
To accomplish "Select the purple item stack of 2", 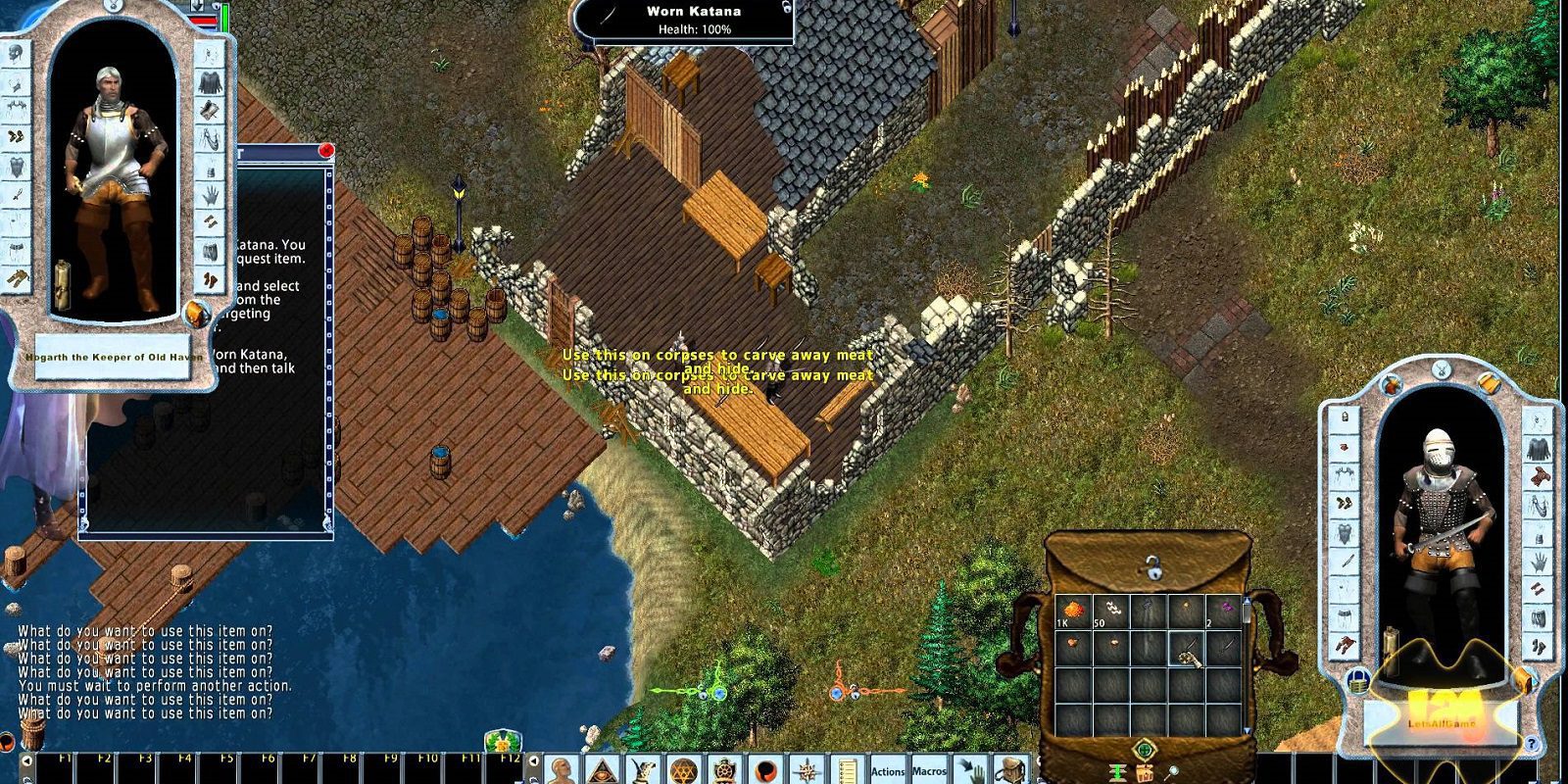I will [1224, 612].
